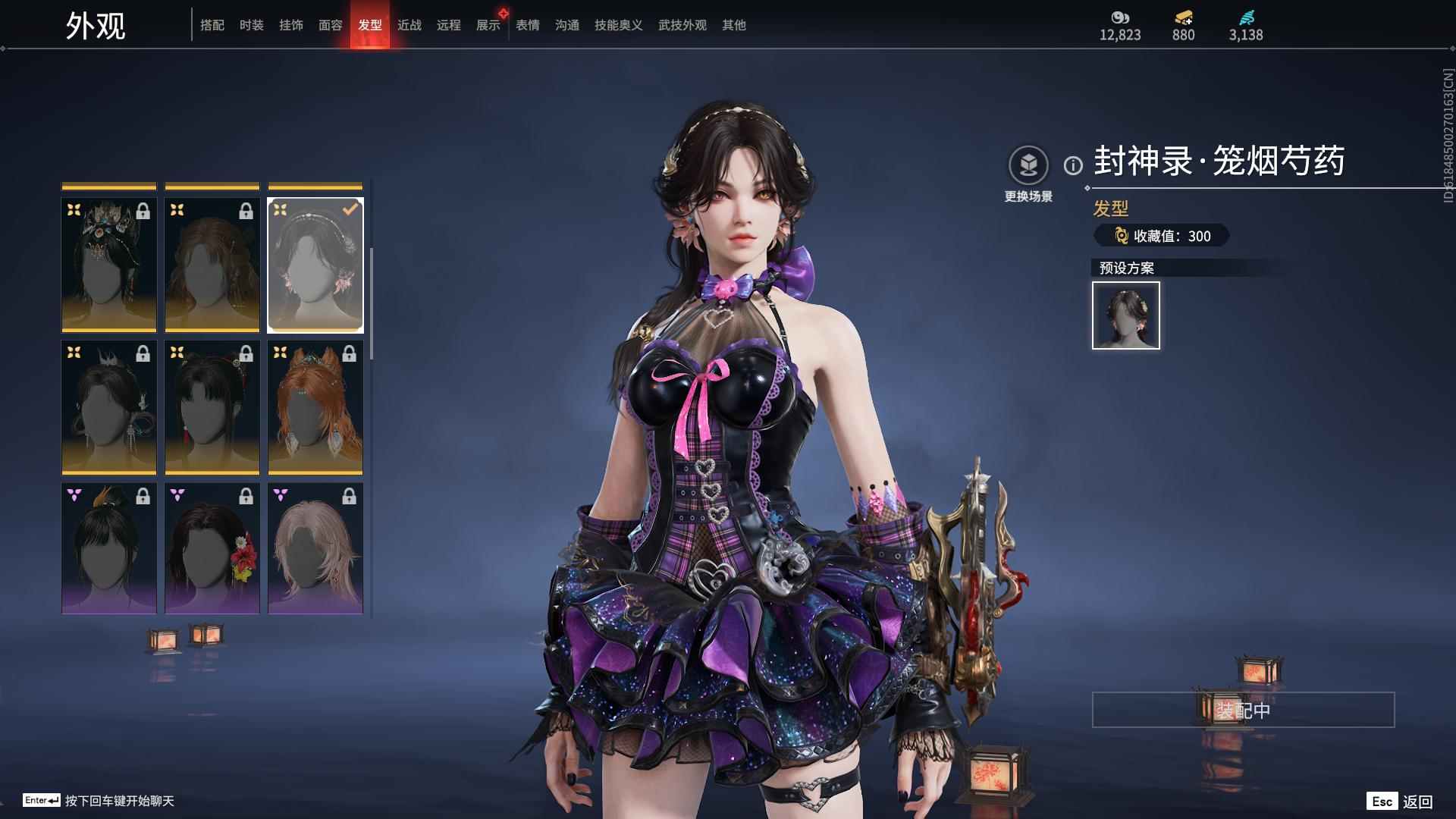The height and width of the screenshot is (819, 1456).
Task: Show info for 封神录·笼烟芍药
Action: coord(1073,165)
